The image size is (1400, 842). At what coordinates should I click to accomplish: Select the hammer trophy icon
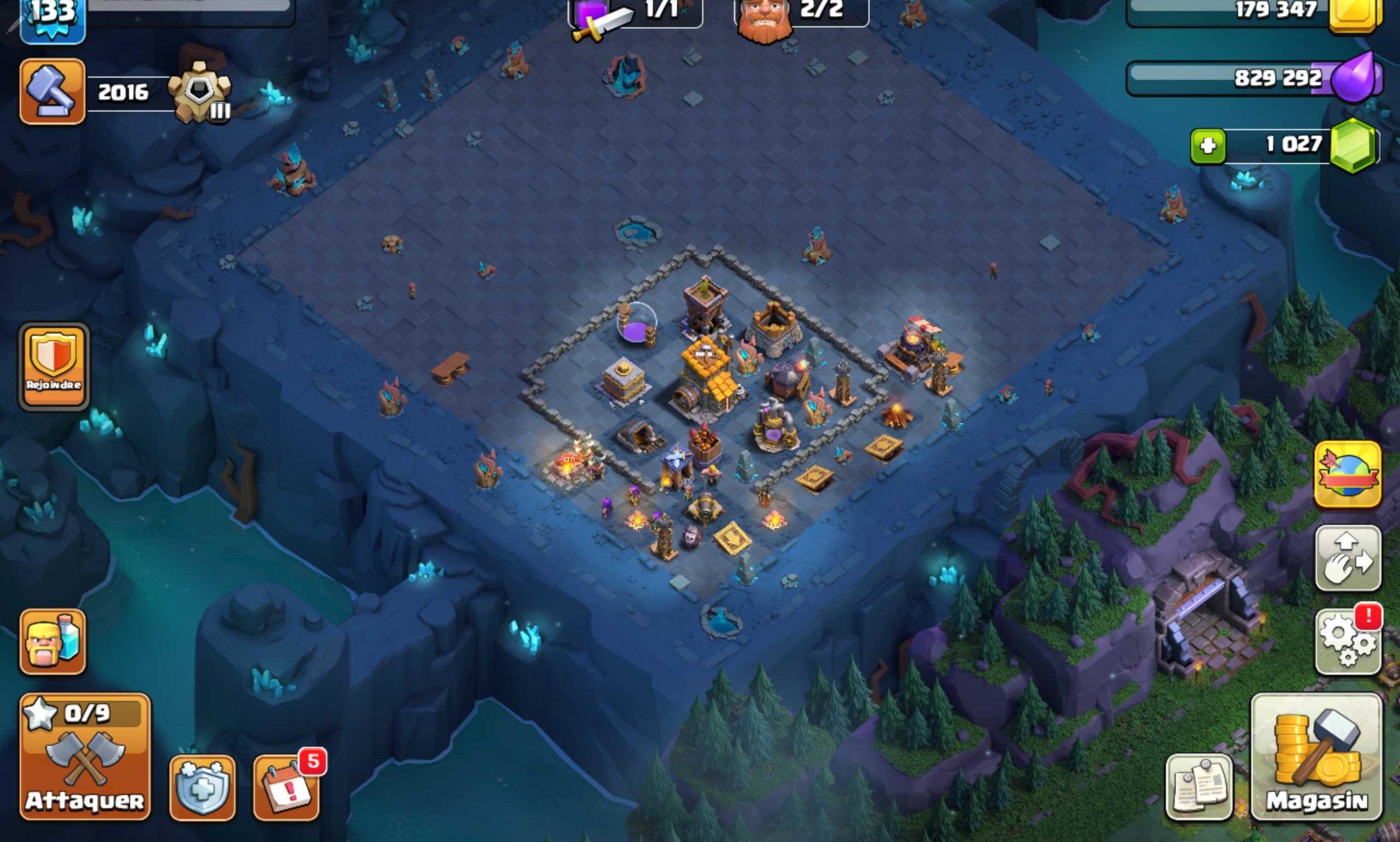coord(53,91)
